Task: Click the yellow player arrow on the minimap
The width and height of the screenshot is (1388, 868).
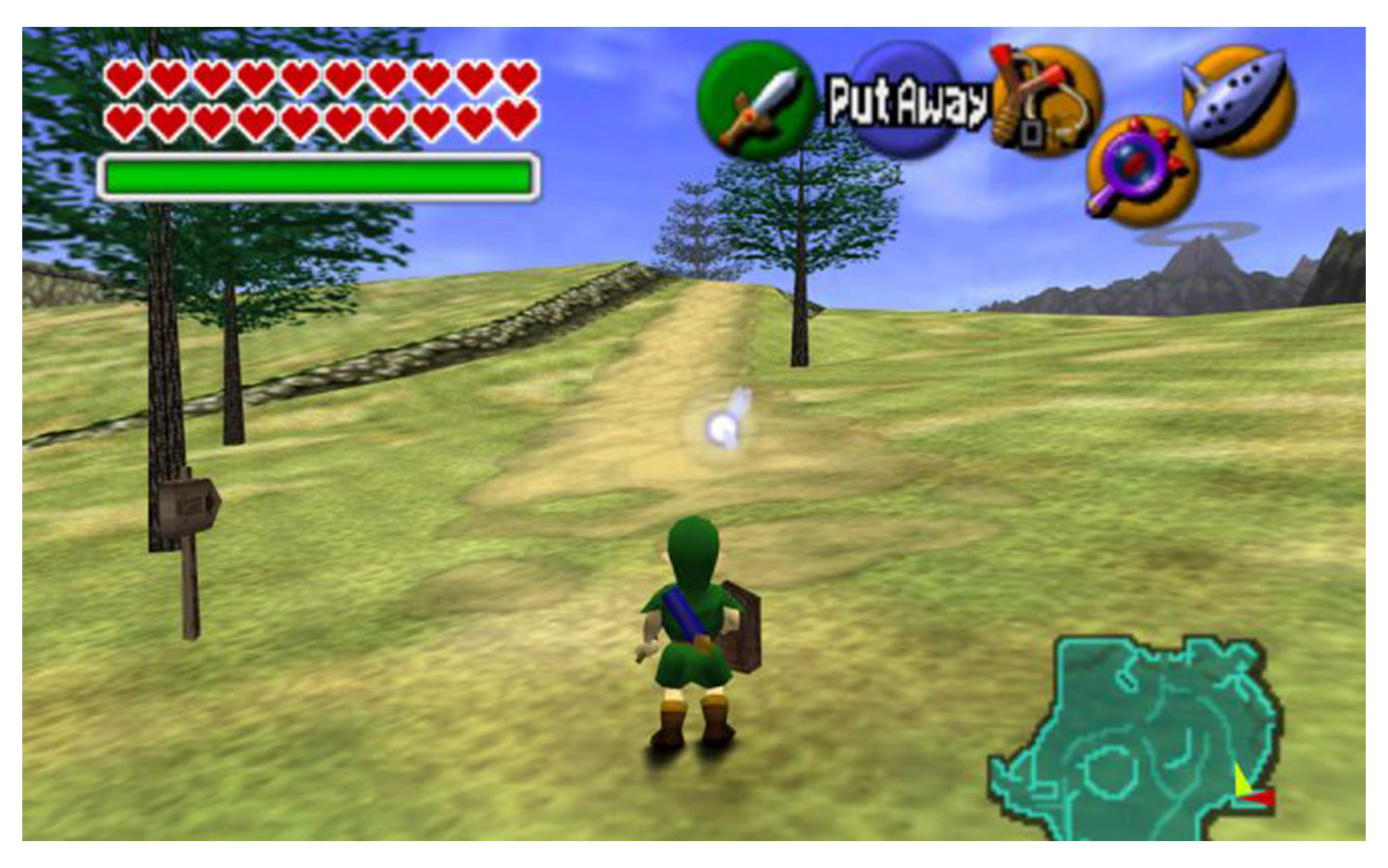Action: pyautogui.click(x=1240, y=782)
